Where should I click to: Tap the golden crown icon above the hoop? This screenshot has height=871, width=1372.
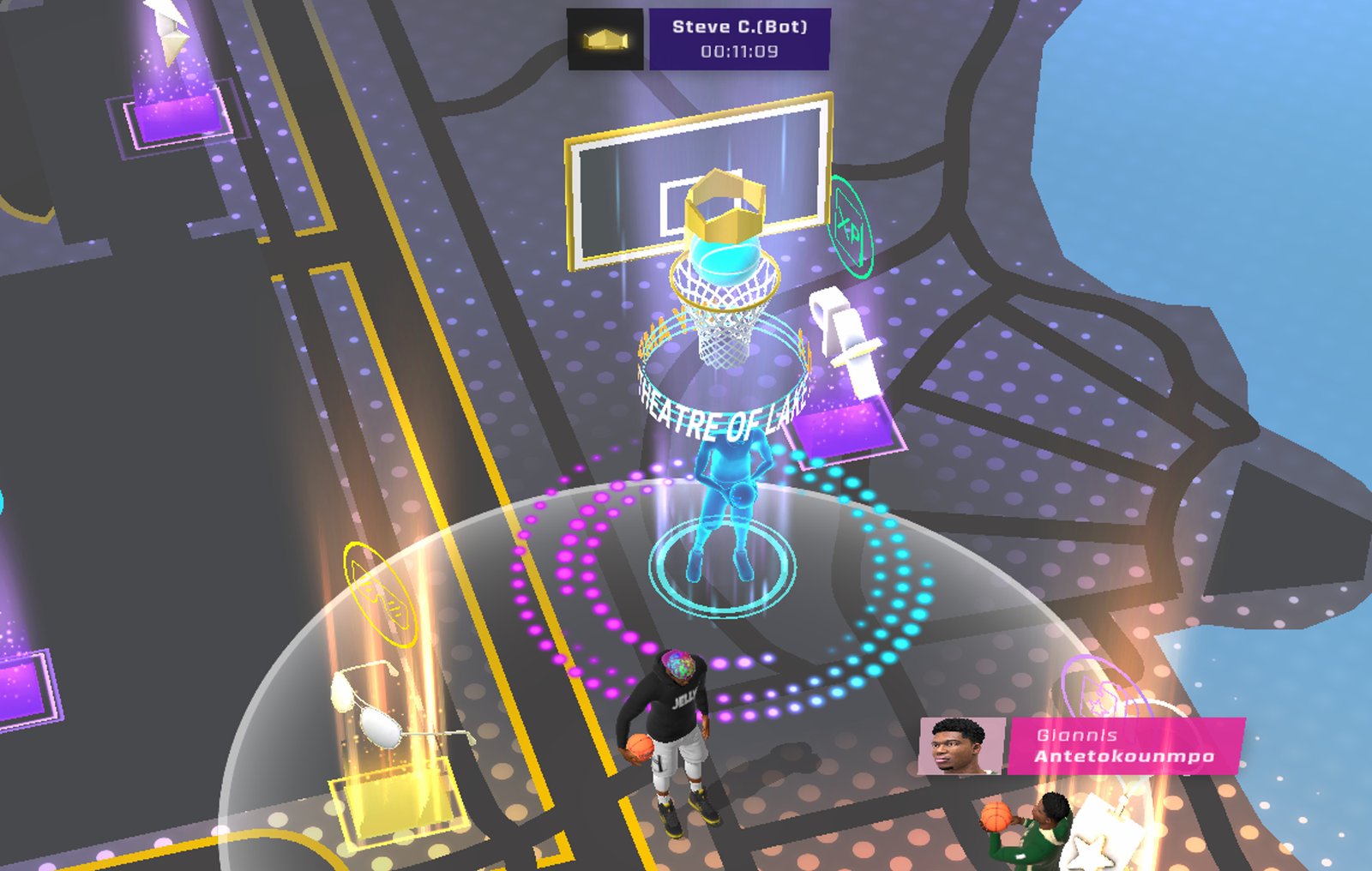[725, 208]
